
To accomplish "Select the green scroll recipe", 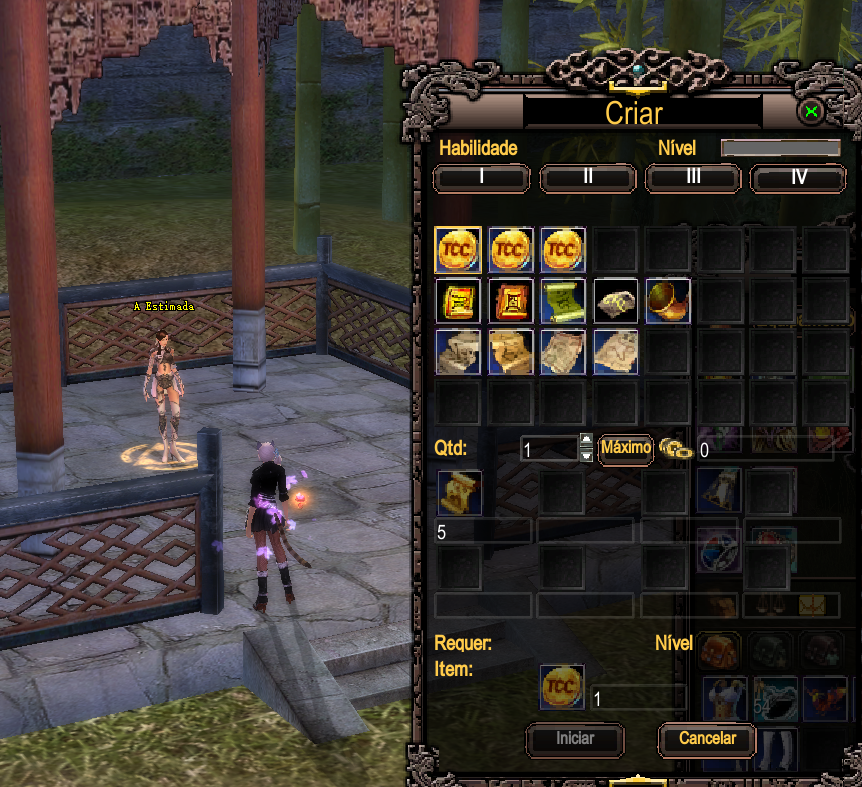I will 563,301.
